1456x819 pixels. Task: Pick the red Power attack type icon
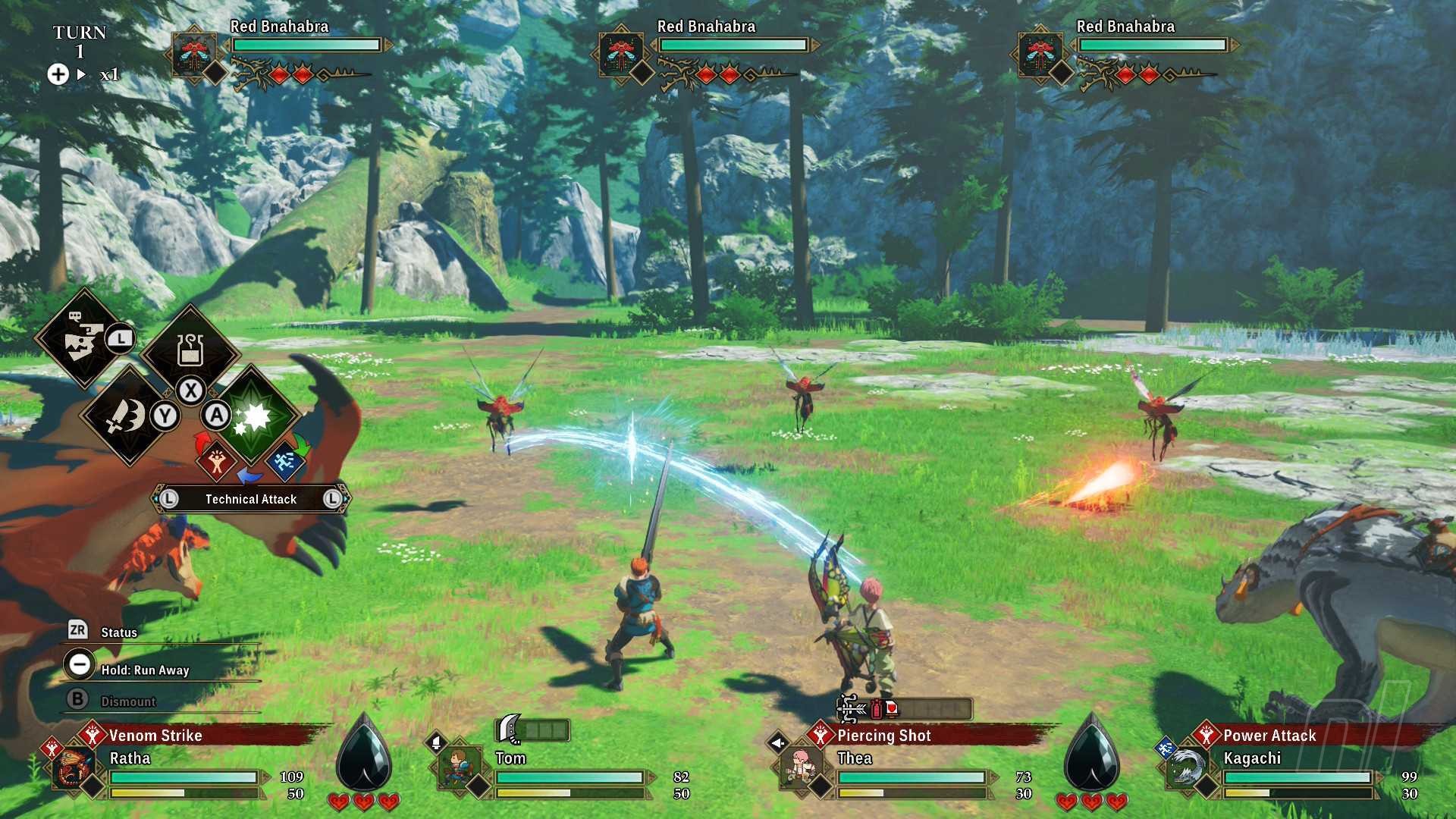(216, 461)
